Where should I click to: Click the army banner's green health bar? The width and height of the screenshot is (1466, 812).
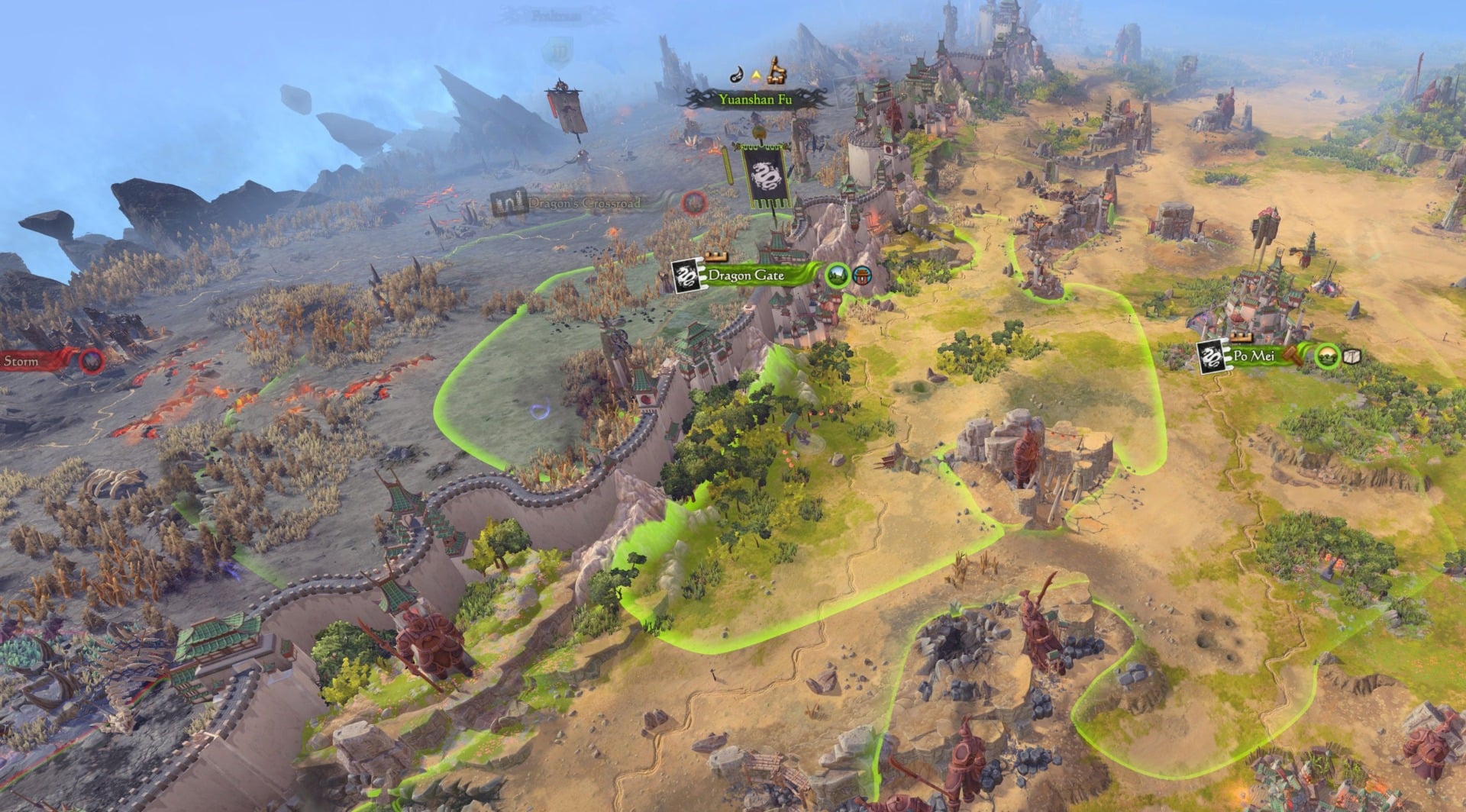(x=728, y=166)
